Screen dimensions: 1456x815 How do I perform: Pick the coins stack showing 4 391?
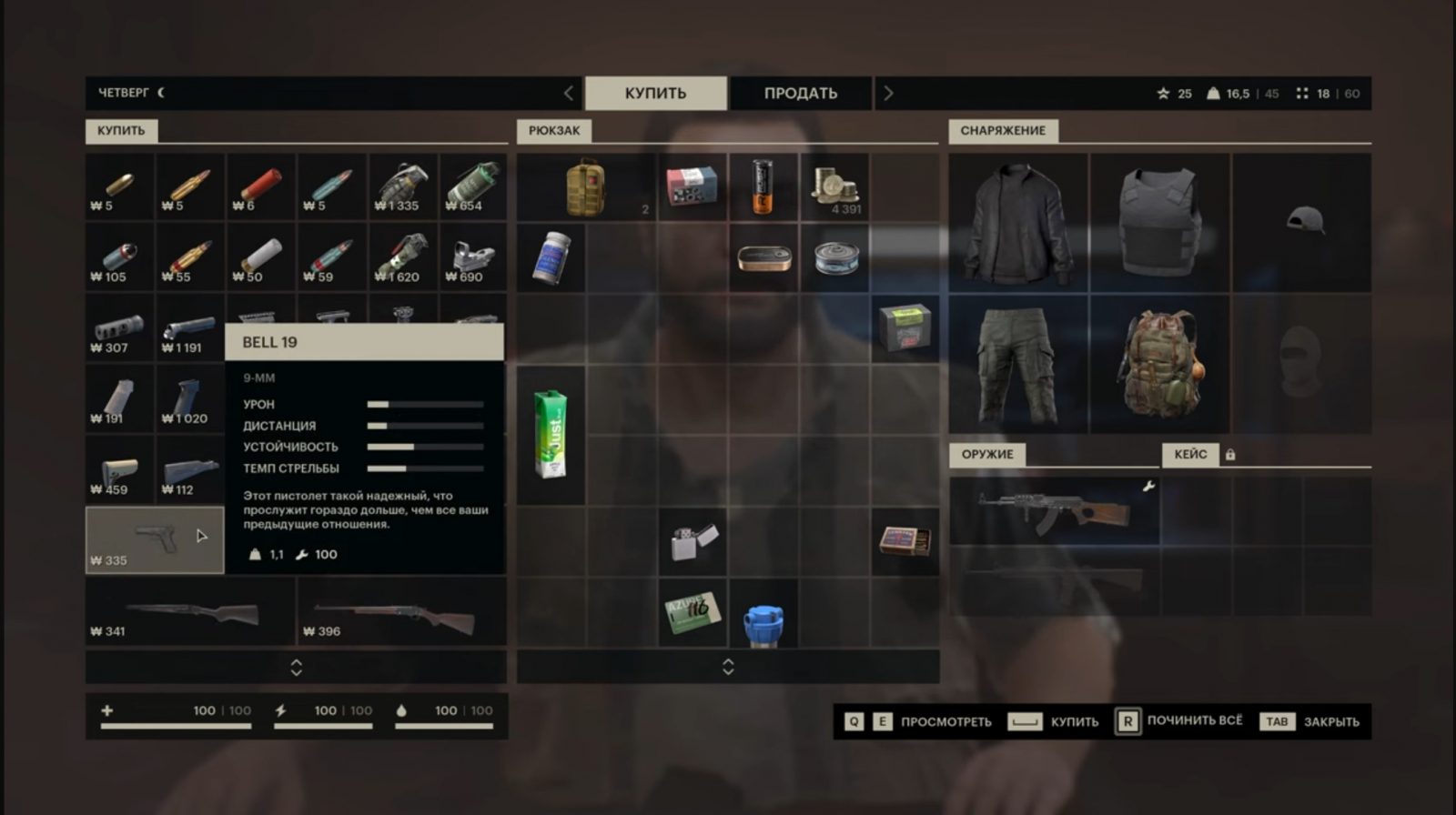tap(835, 187)
